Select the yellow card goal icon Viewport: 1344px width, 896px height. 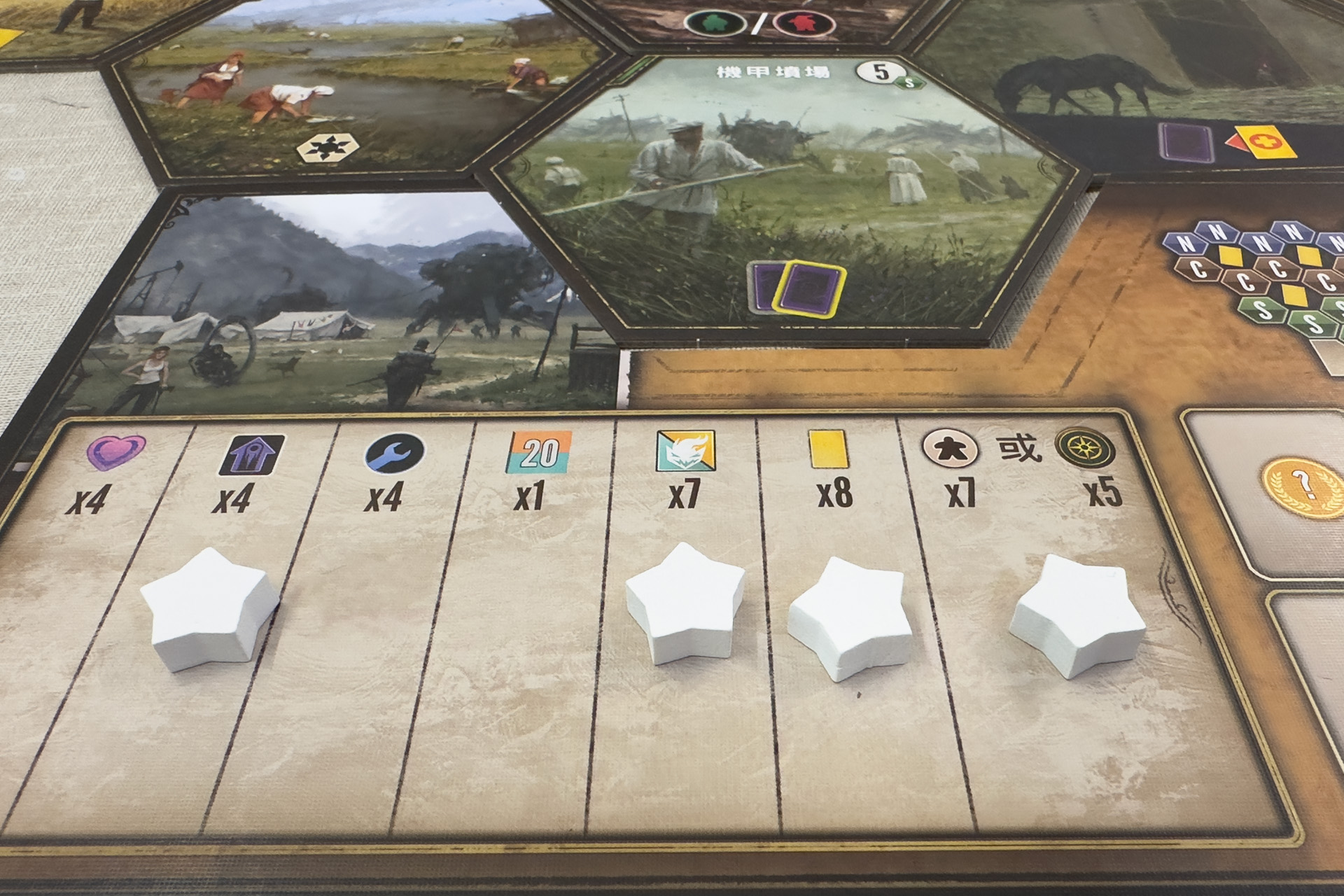tap(828, 449)
